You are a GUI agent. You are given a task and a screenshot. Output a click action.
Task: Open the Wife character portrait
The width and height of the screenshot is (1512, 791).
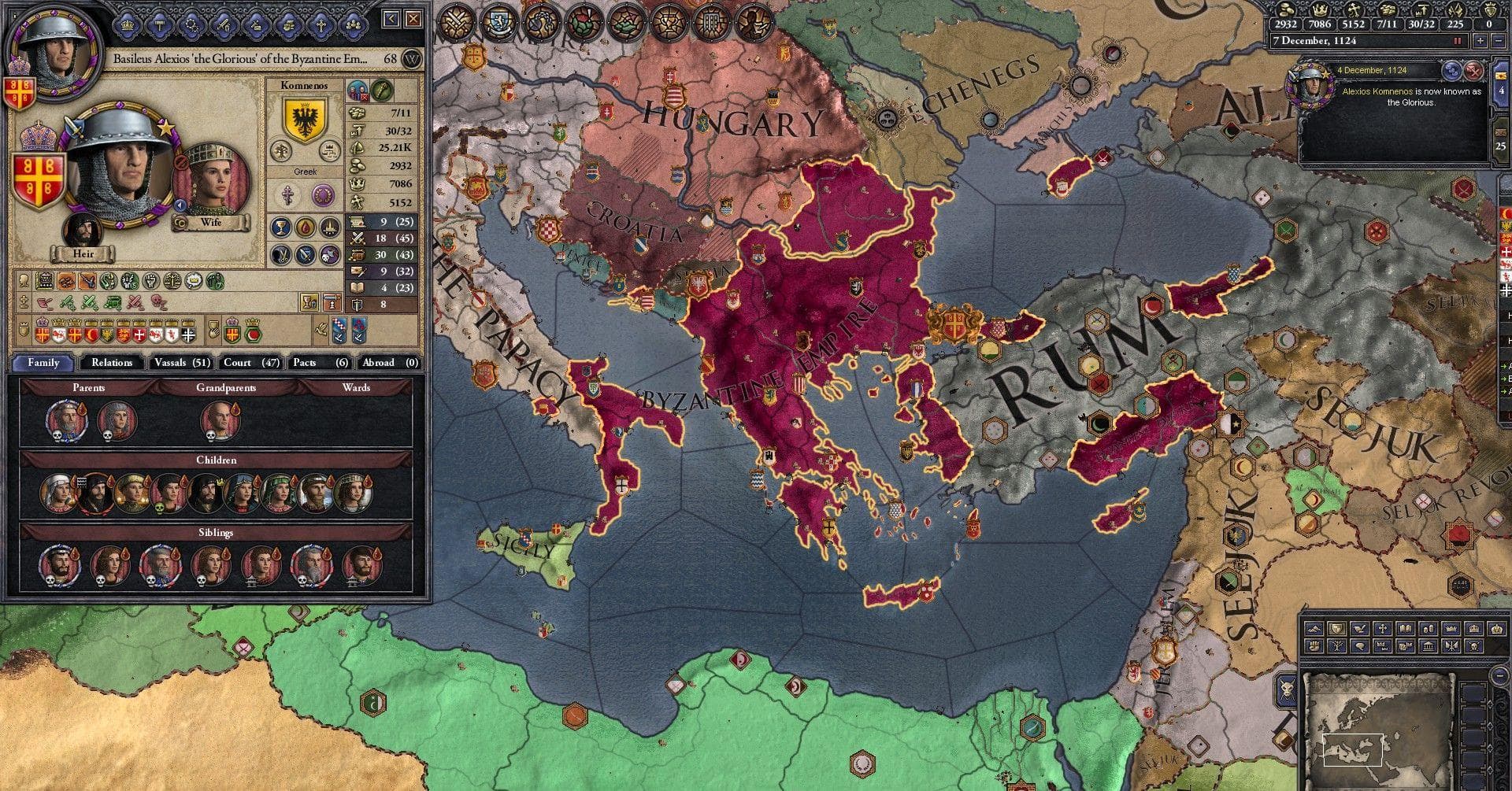[210, 179]
